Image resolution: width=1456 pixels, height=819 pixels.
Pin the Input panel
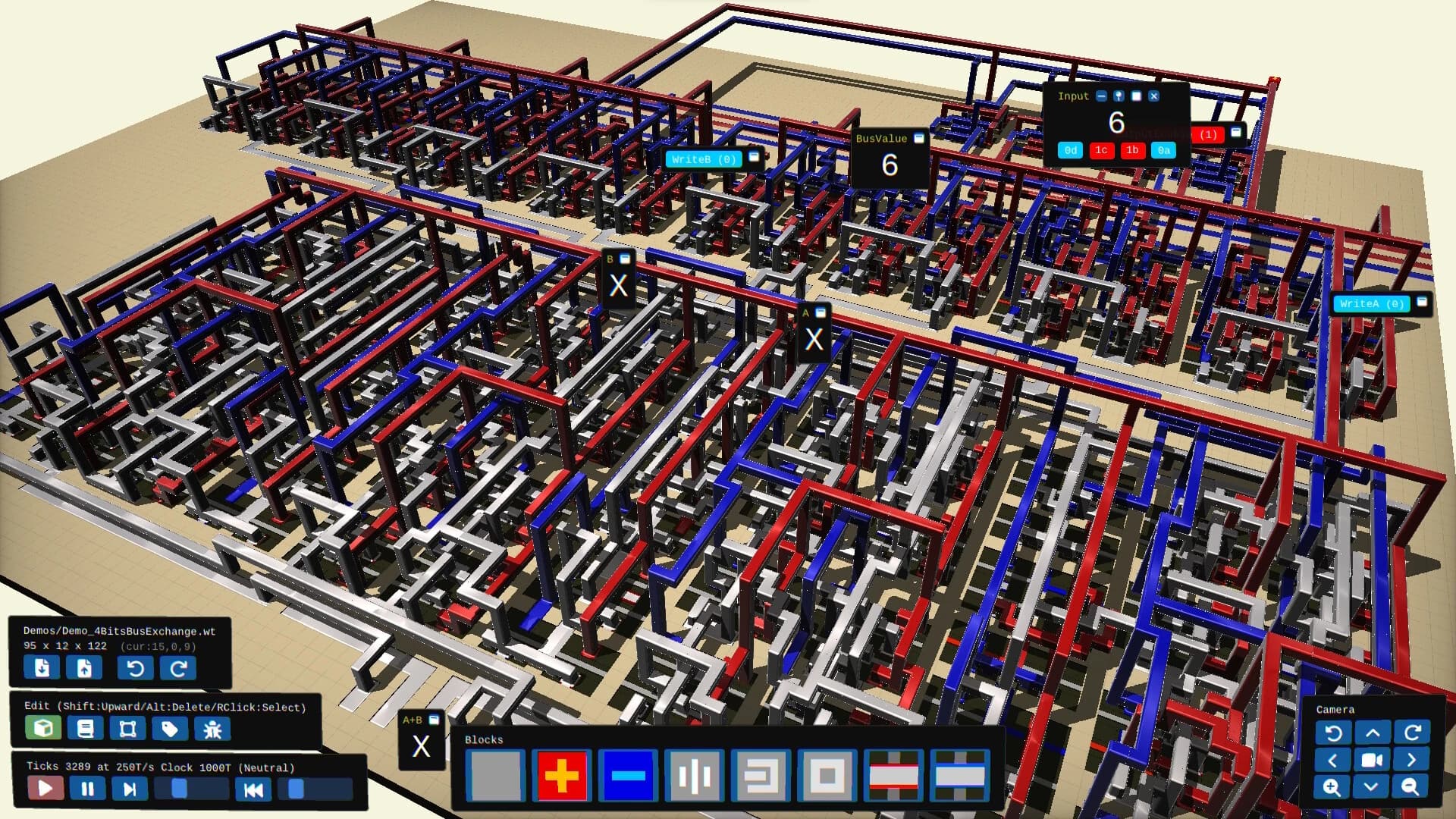[1119, 96]
